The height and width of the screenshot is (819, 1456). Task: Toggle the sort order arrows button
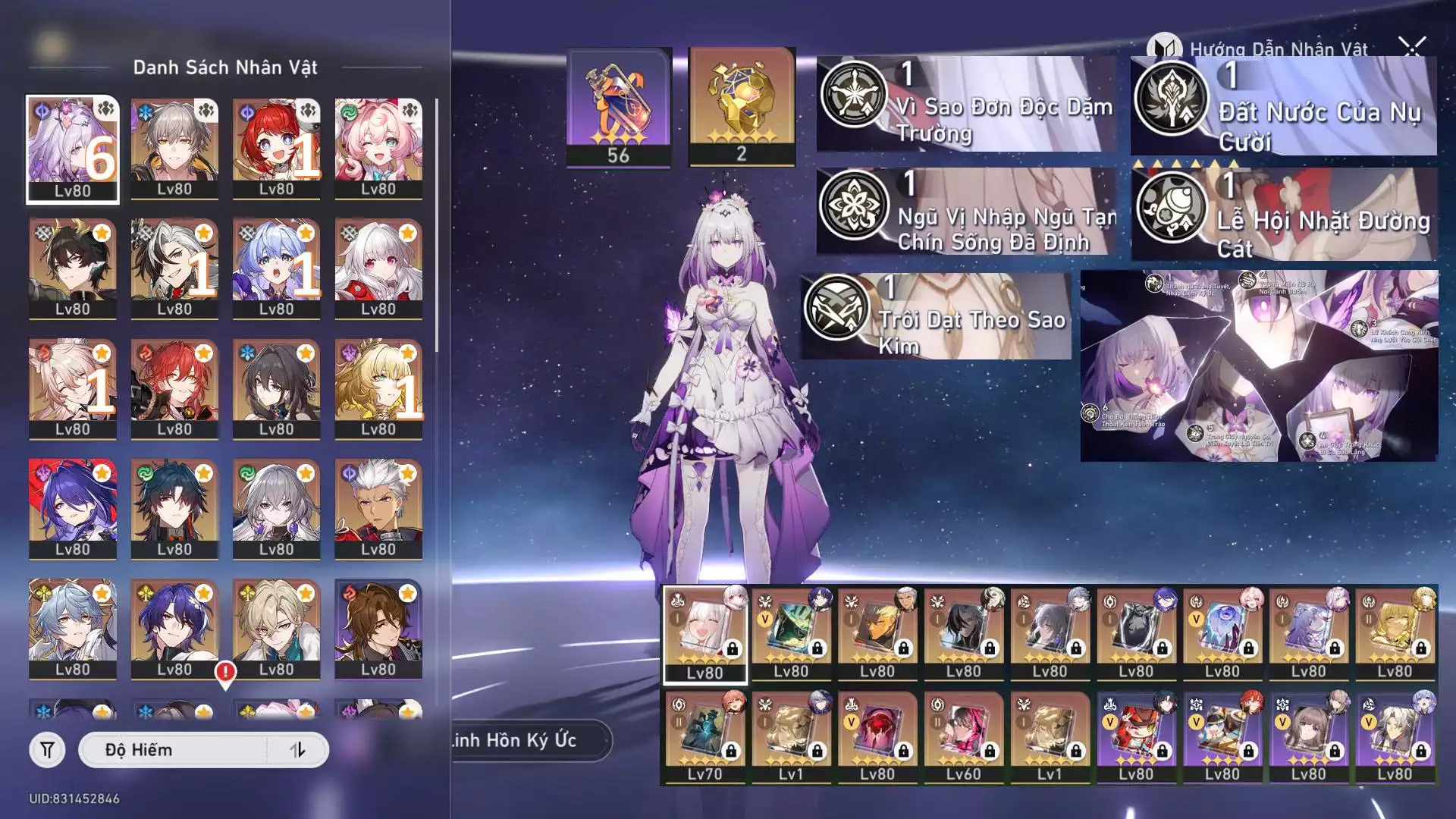[x=297, y=750]
